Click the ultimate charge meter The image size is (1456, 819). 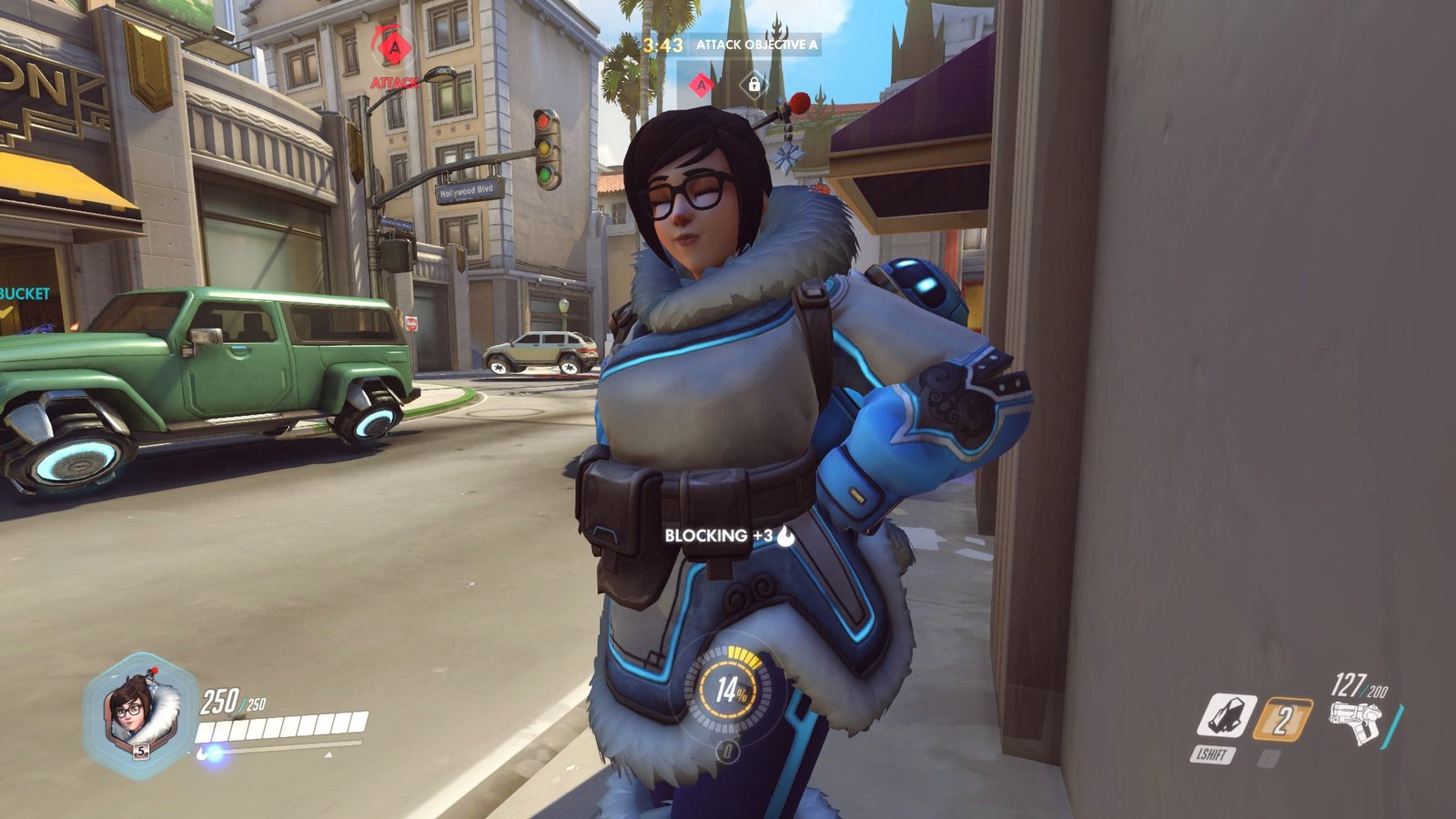tap(727, 689)
